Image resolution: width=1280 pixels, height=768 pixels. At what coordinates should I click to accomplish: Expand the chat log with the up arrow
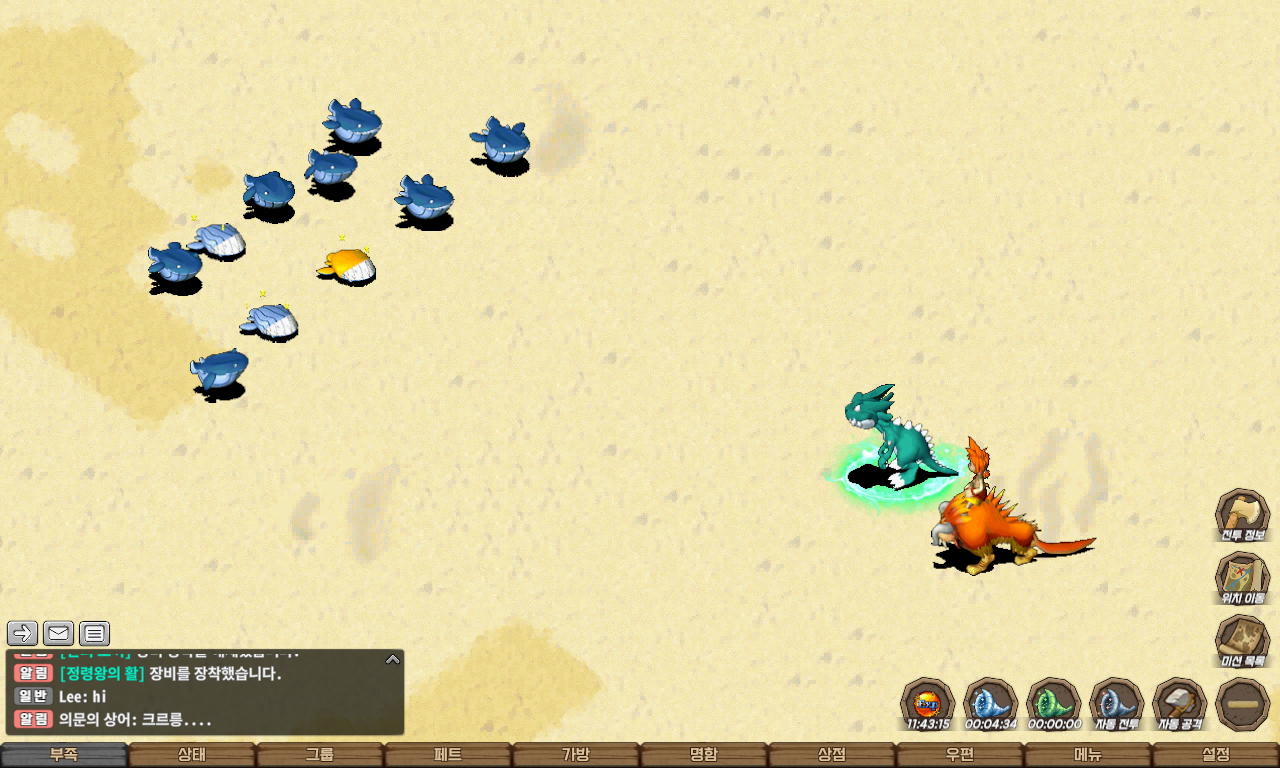coord(393,659)
